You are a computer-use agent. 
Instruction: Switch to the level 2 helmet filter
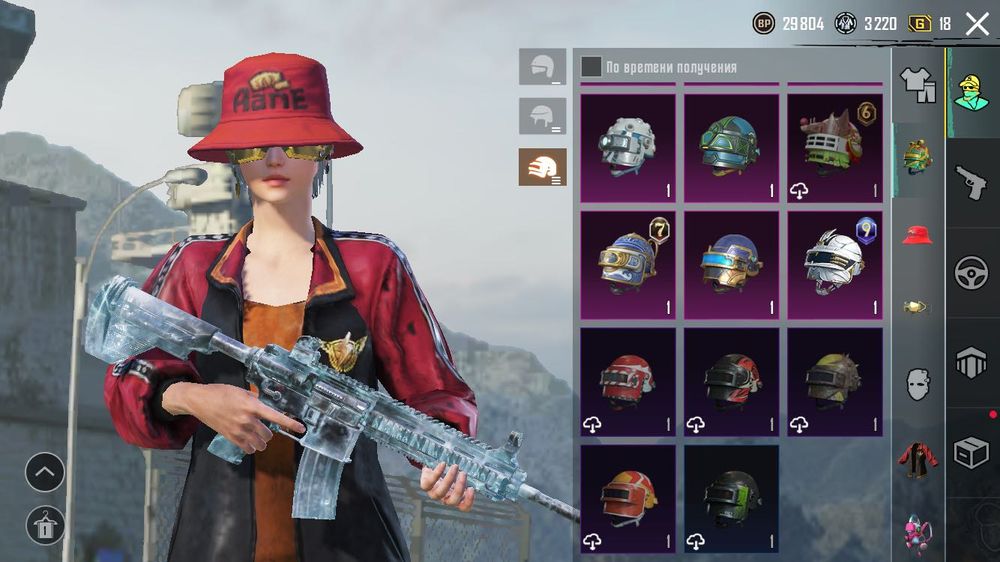tap(542, 116)
